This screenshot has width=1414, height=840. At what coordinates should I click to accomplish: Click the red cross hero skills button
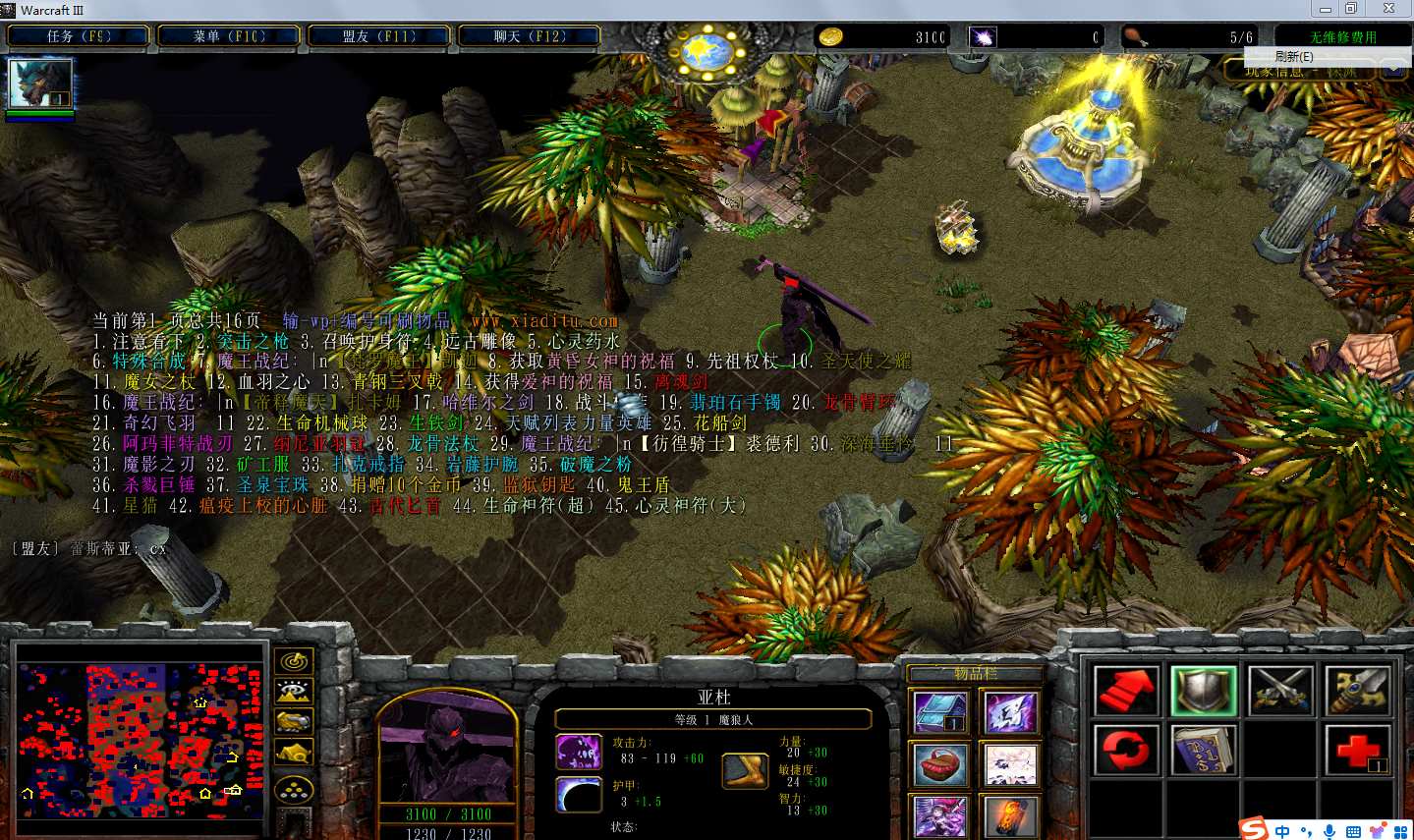coord(1357,751)
